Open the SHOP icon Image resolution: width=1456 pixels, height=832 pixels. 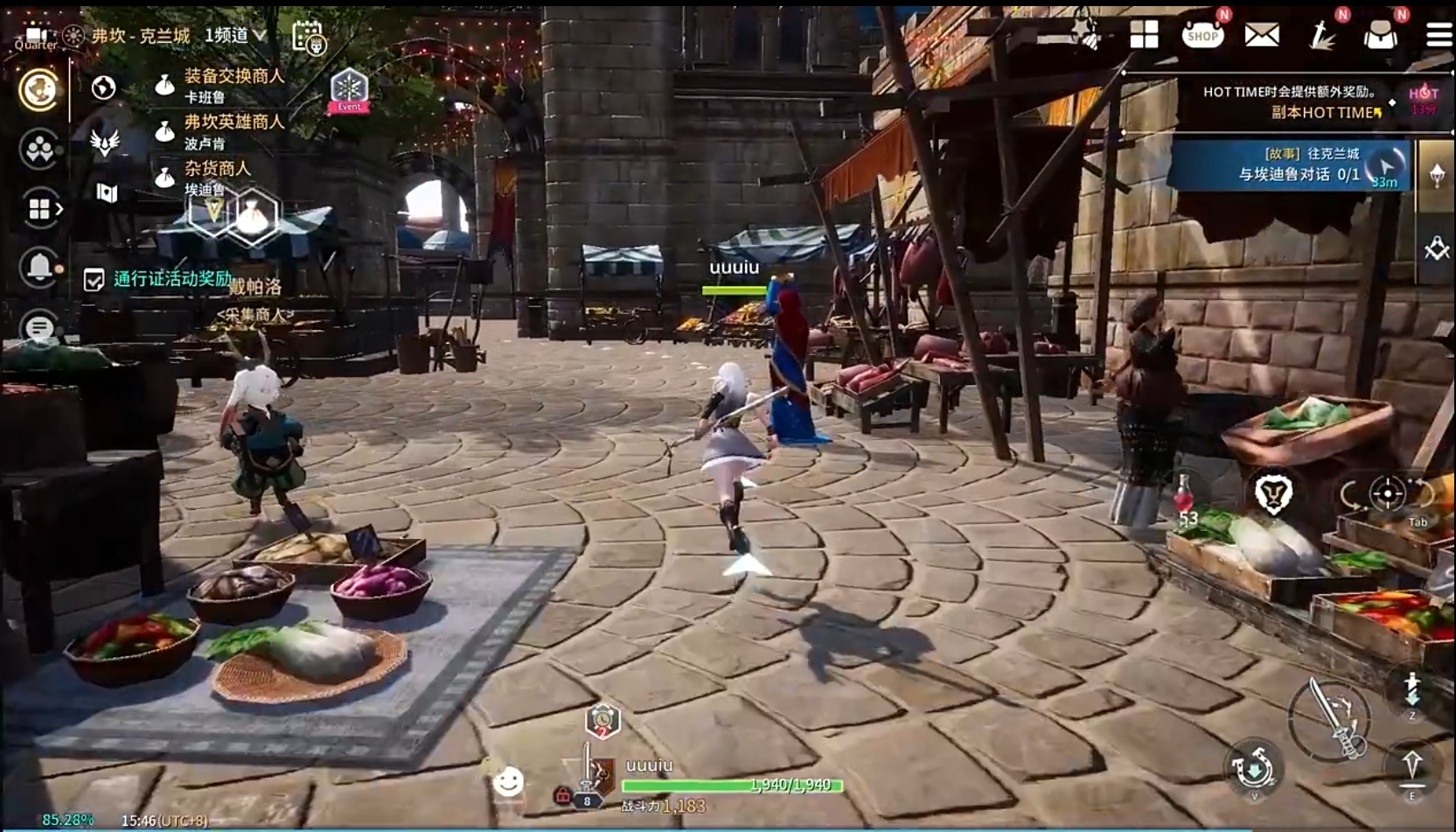tap(1202, 35)
